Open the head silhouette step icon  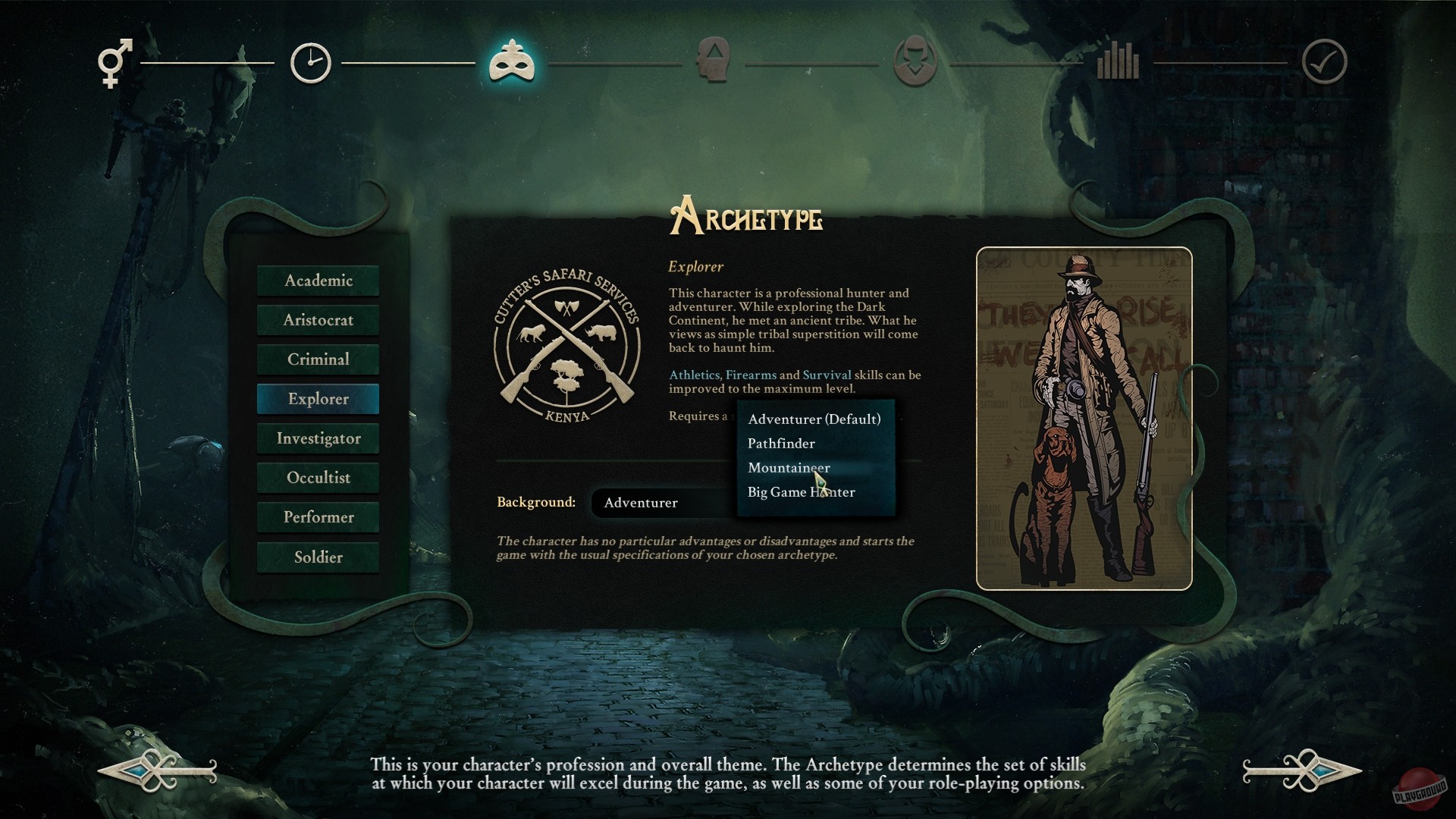[714, 63]
